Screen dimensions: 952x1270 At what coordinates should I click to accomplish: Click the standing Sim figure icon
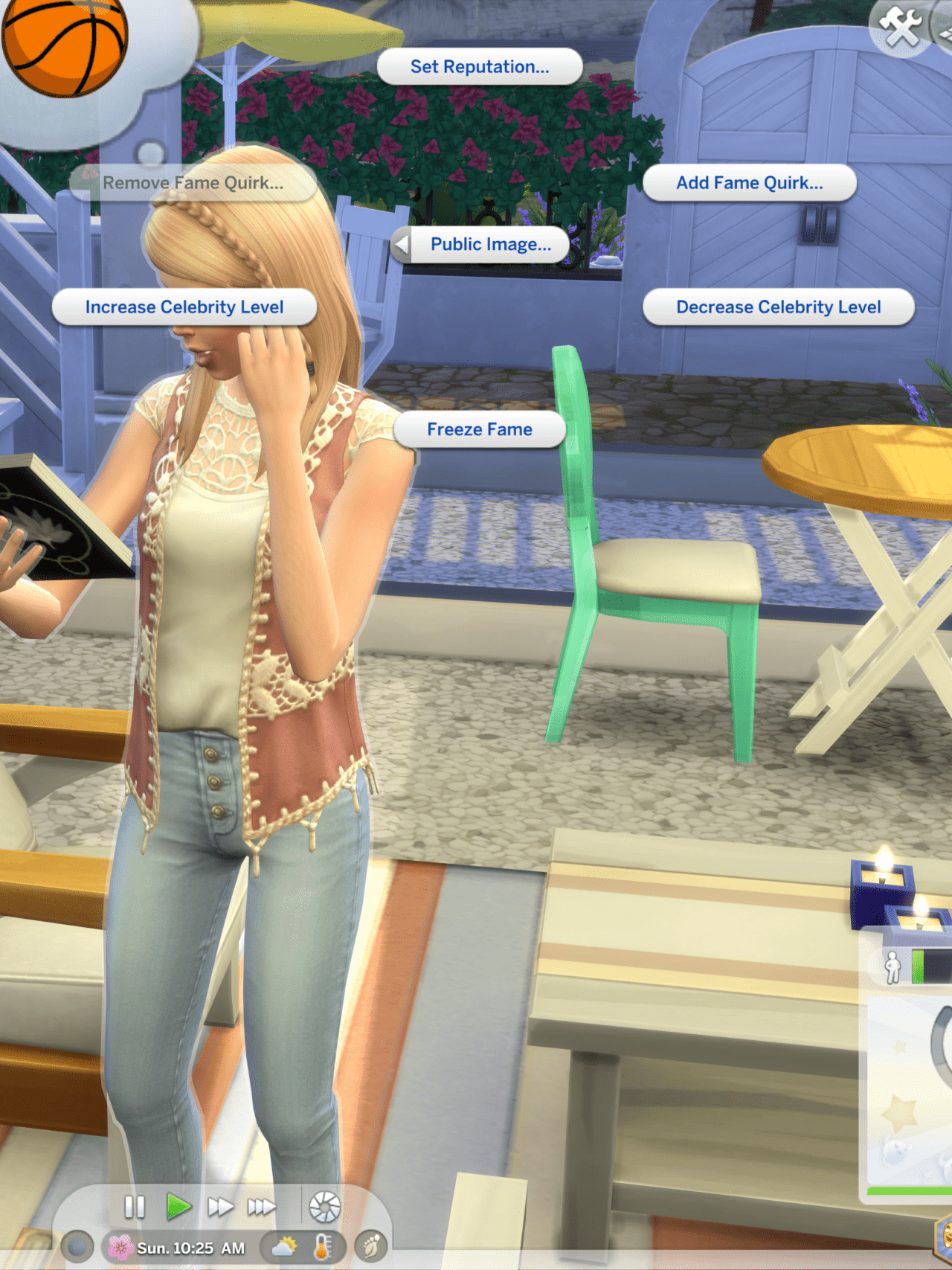click(893, 967)
